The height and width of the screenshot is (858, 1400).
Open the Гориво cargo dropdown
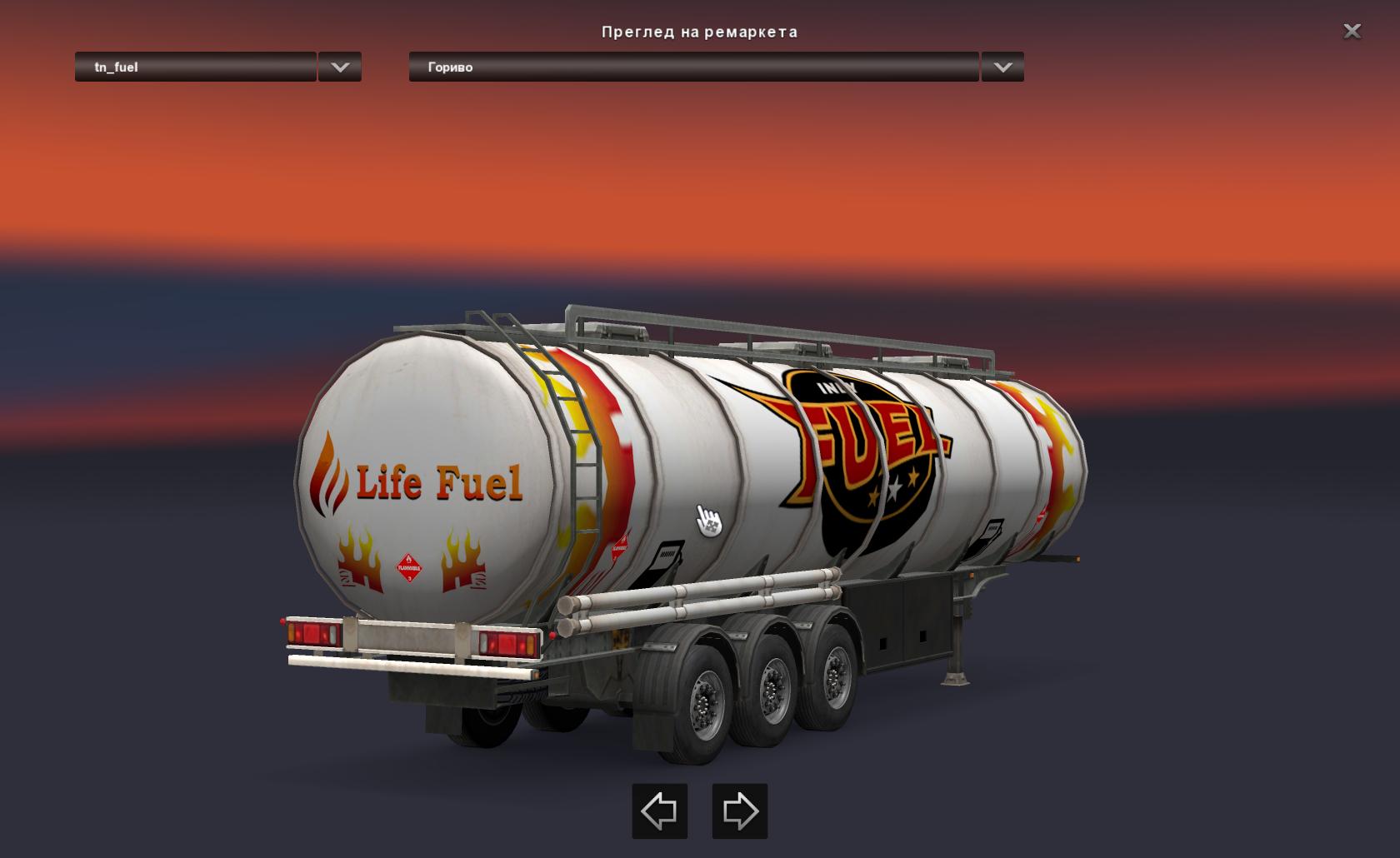point(693,67)
